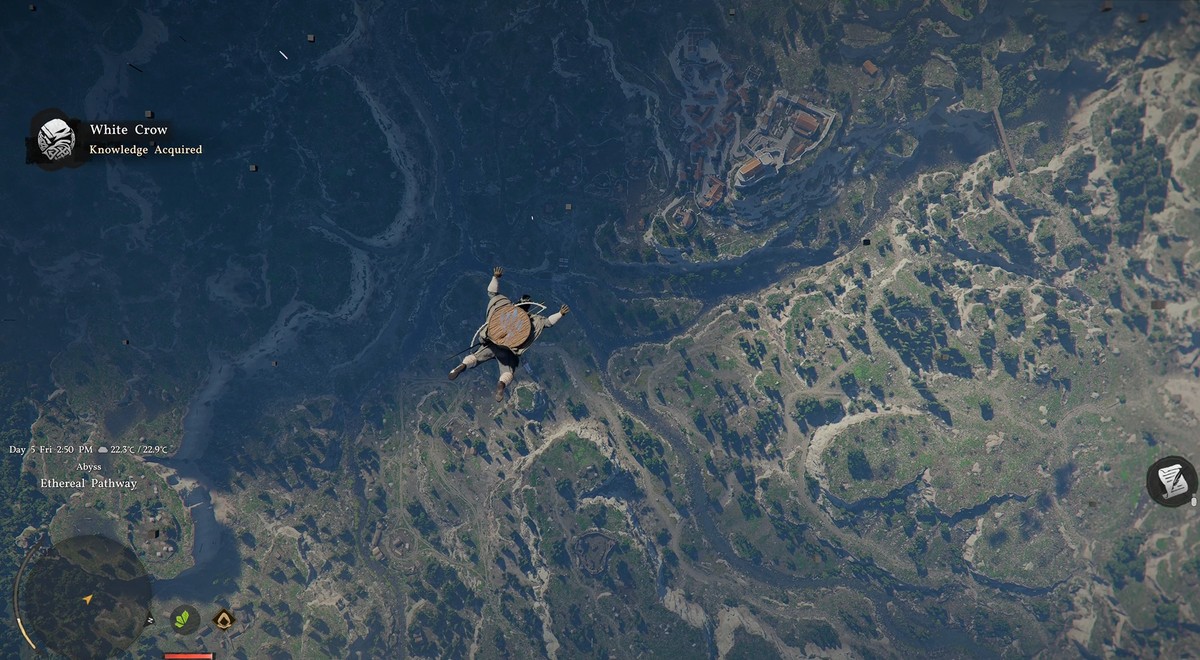Open the White Crow knowledge notification

pyautogui.click(x=118, y=139)
